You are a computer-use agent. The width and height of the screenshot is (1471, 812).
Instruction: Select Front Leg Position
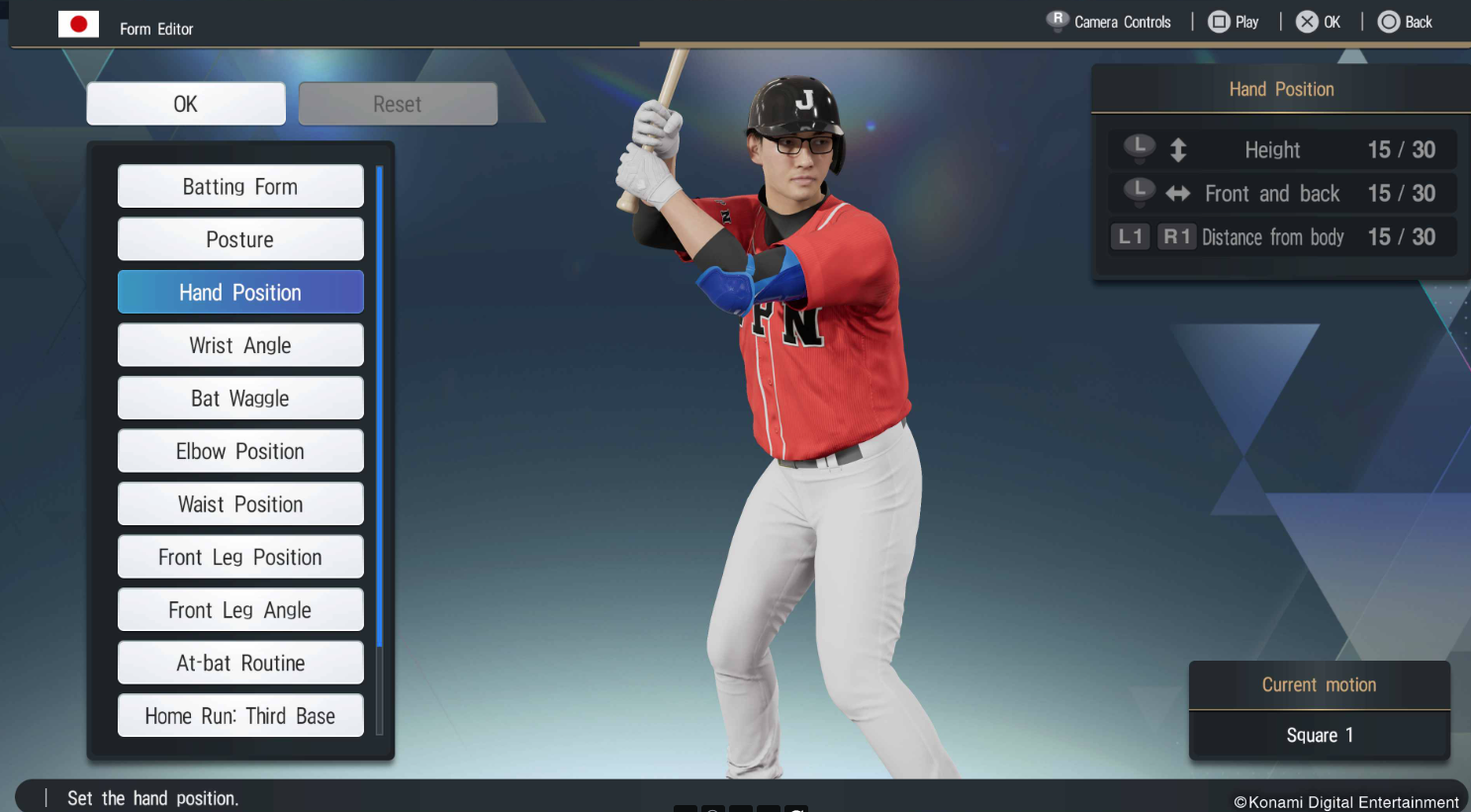tap(240, 557)
